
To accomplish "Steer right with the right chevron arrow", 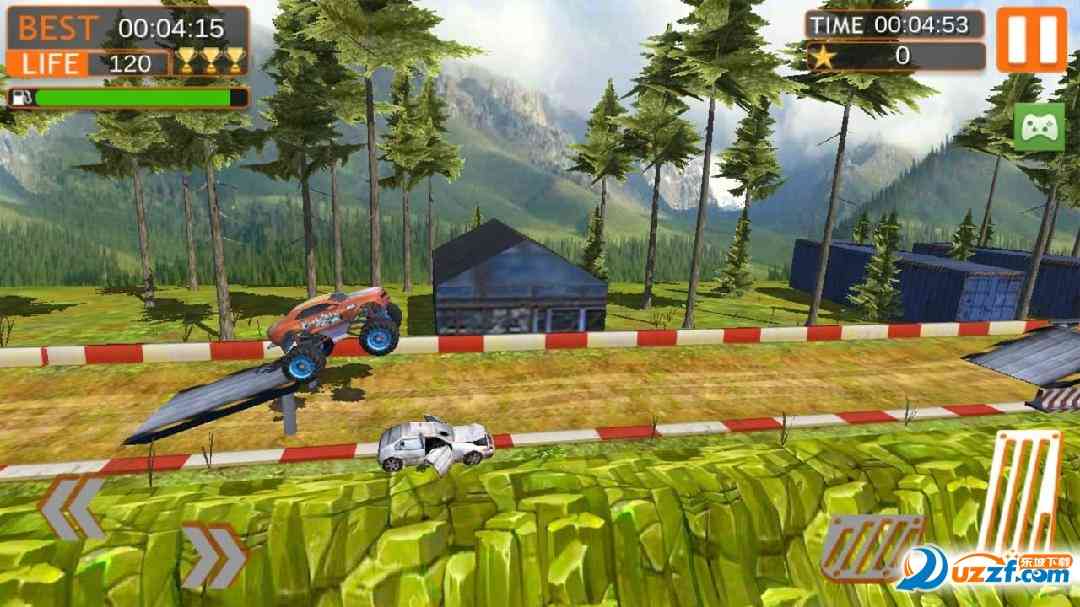I will 214,555.
